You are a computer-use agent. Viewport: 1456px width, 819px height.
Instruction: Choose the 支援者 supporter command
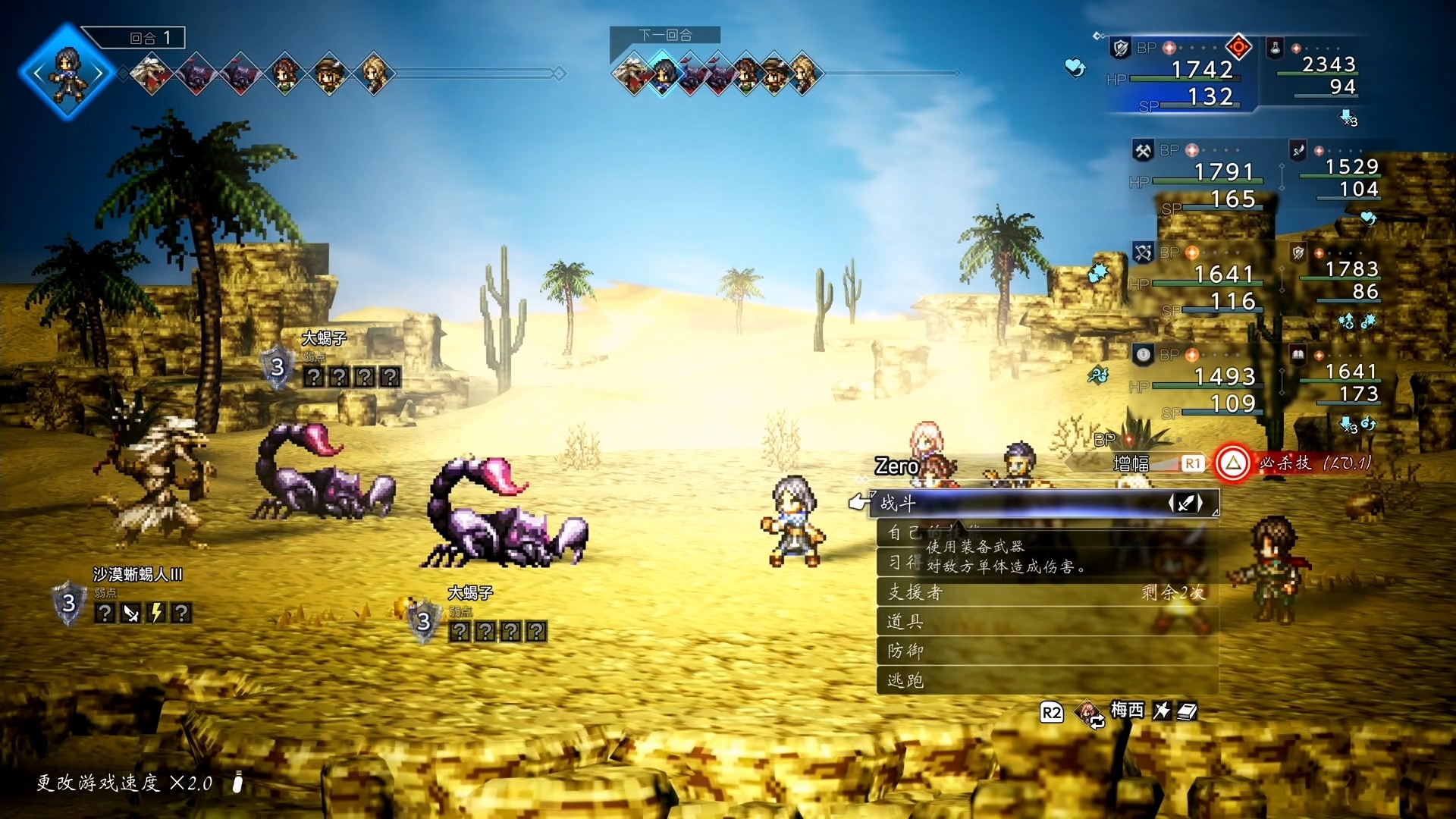[1046, 592]
